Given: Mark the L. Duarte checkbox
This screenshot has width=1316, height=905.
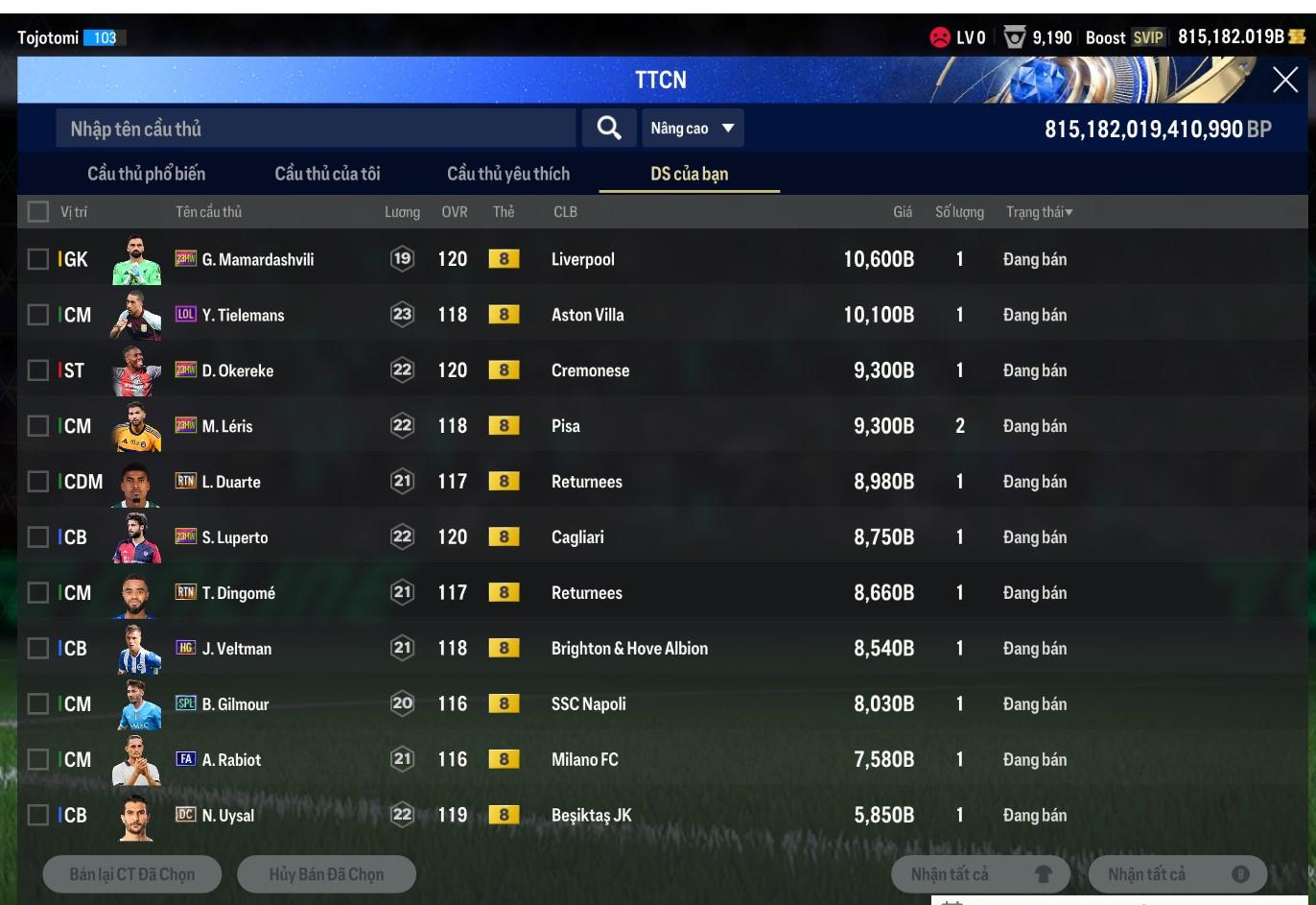Looking at the screenshot, I should point(38,482).
